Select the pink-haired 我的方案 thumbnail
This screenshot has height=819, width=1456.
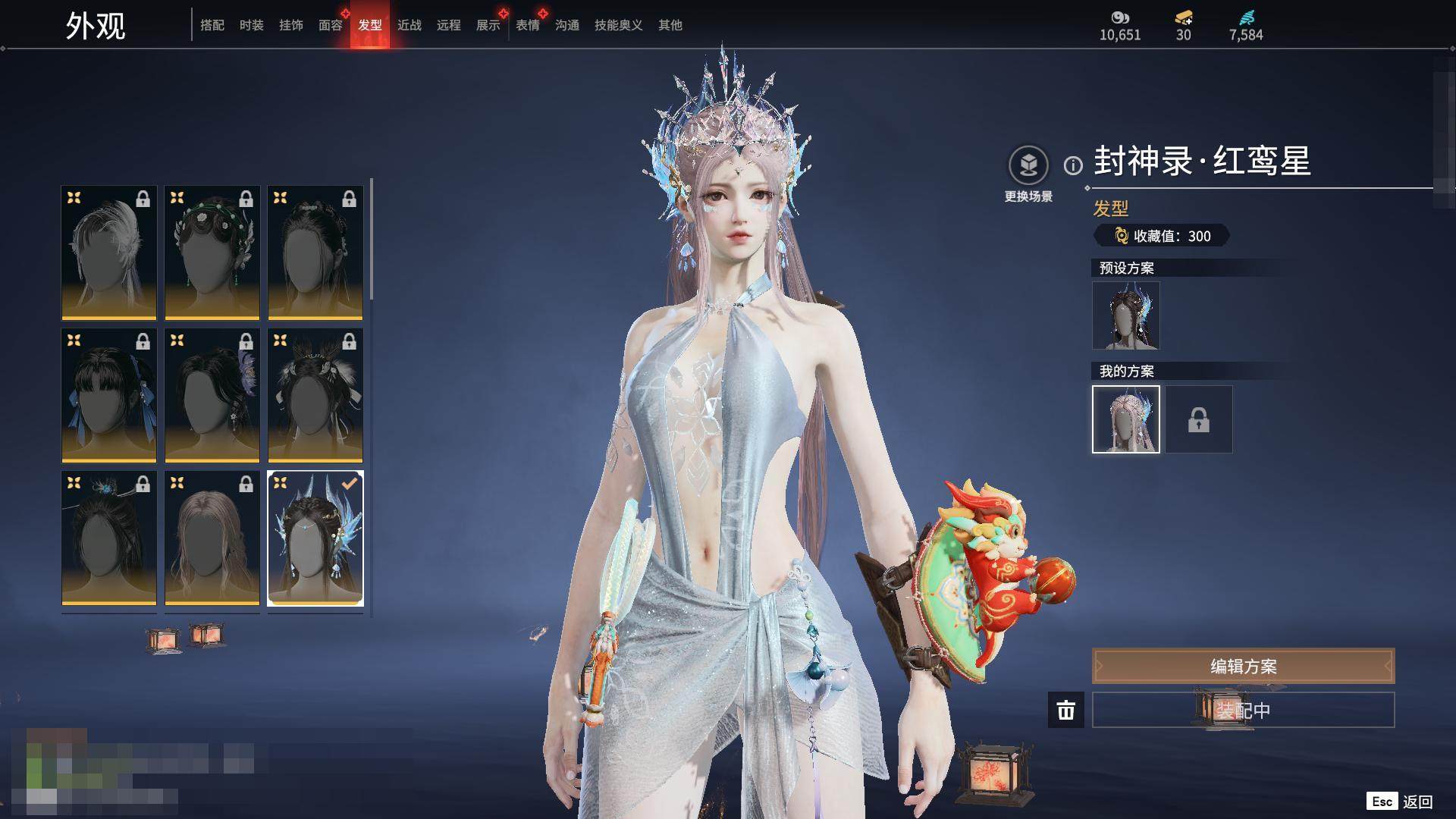click(1126, 419)
